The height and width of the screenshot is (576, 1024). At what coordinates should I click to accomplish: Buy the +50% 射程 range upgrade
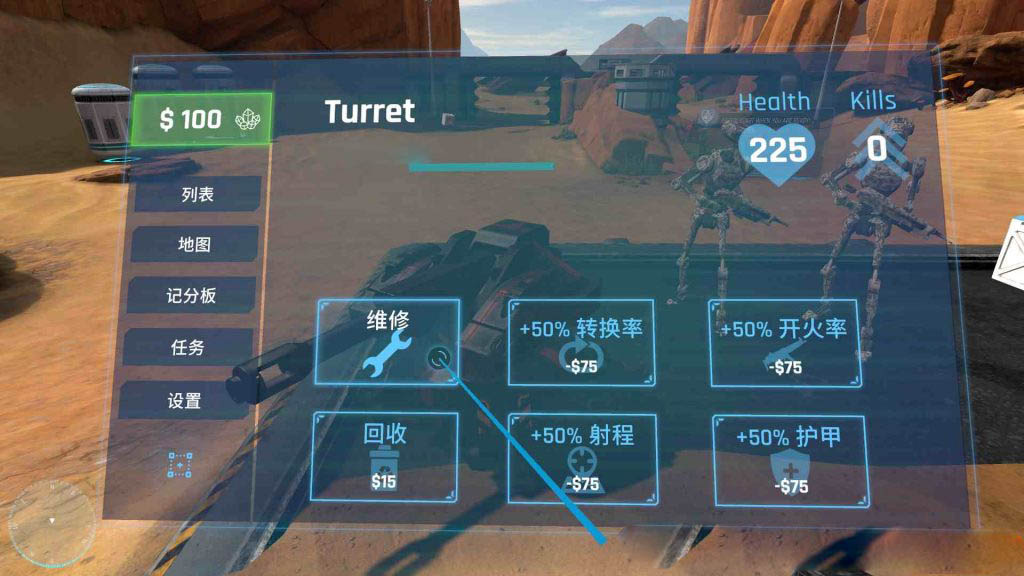(581, 458)
